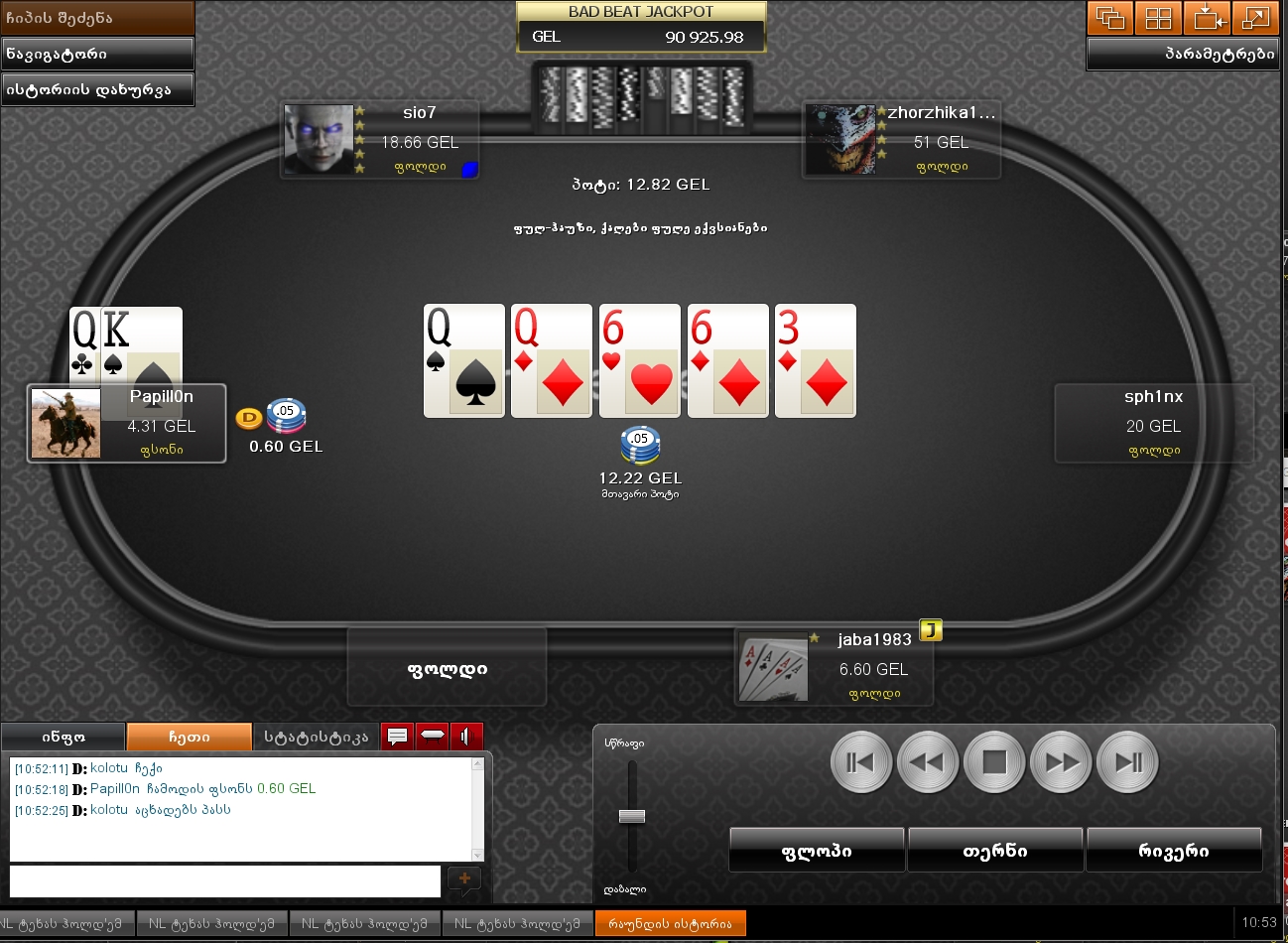Open the სტატისტიკა statistics tab
The height and width of the screenshot is (943, 1288).
click(314, 737)
